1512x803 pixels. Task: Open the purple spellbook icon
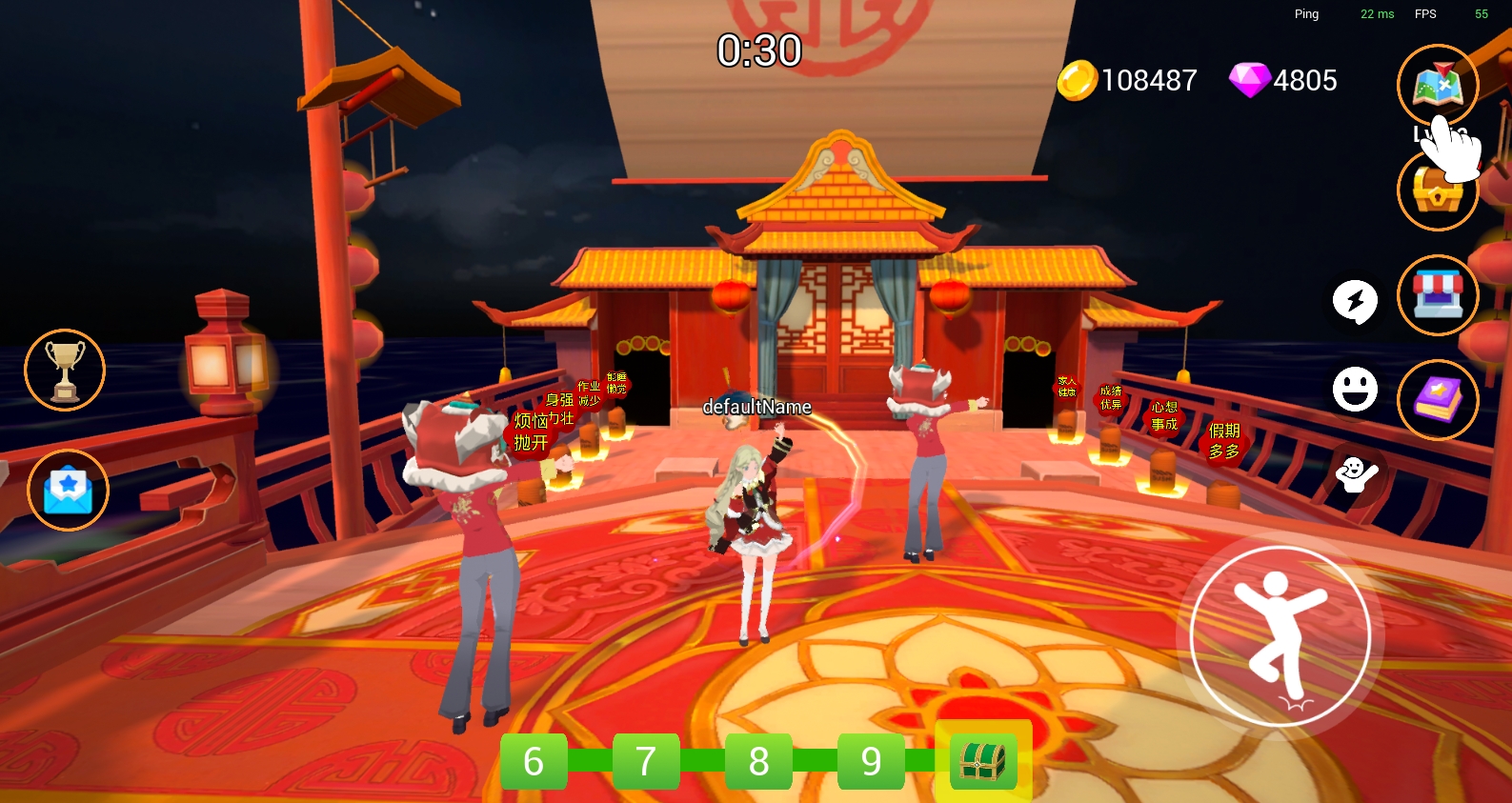tap(1438, 400)
